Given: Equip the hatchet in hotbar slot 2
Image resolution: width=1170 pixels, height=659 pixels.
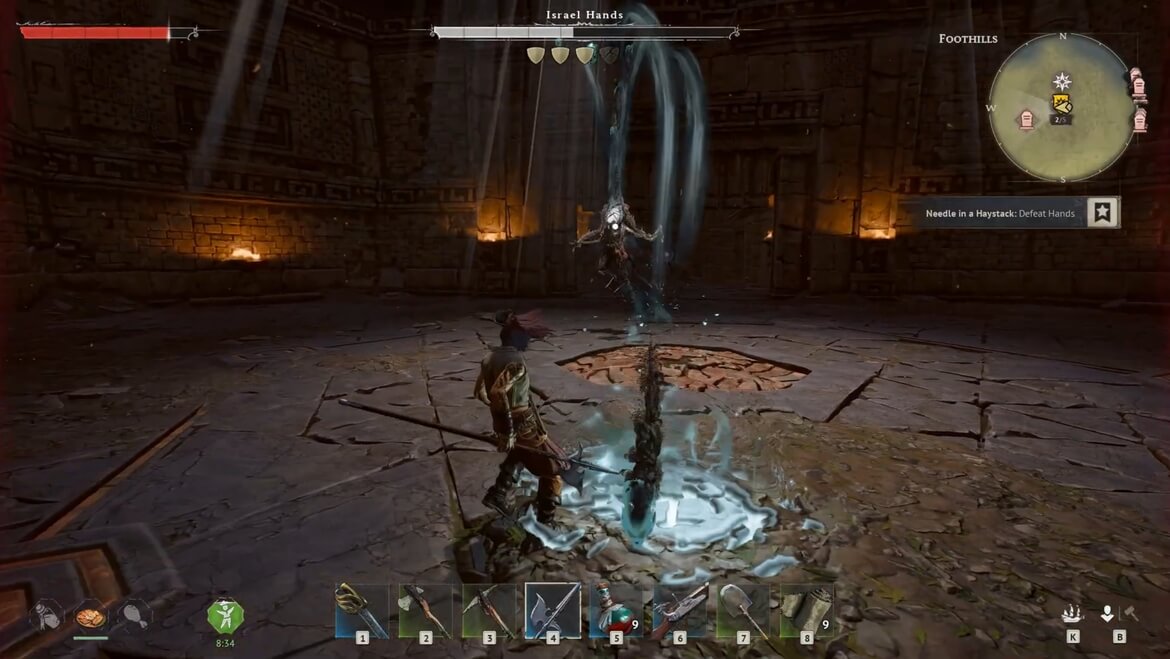Looking at the screenshot, I should pos(425,610).
